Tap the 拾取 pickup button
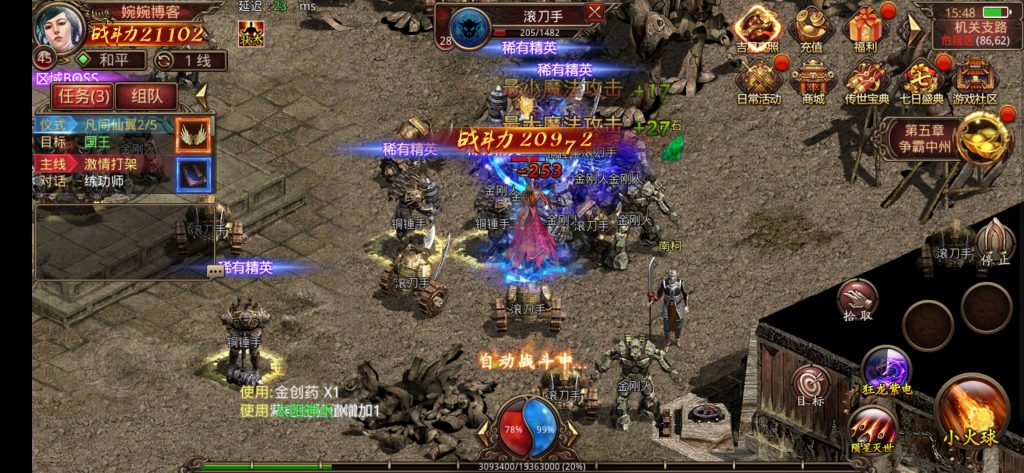 tap(858, 298)
